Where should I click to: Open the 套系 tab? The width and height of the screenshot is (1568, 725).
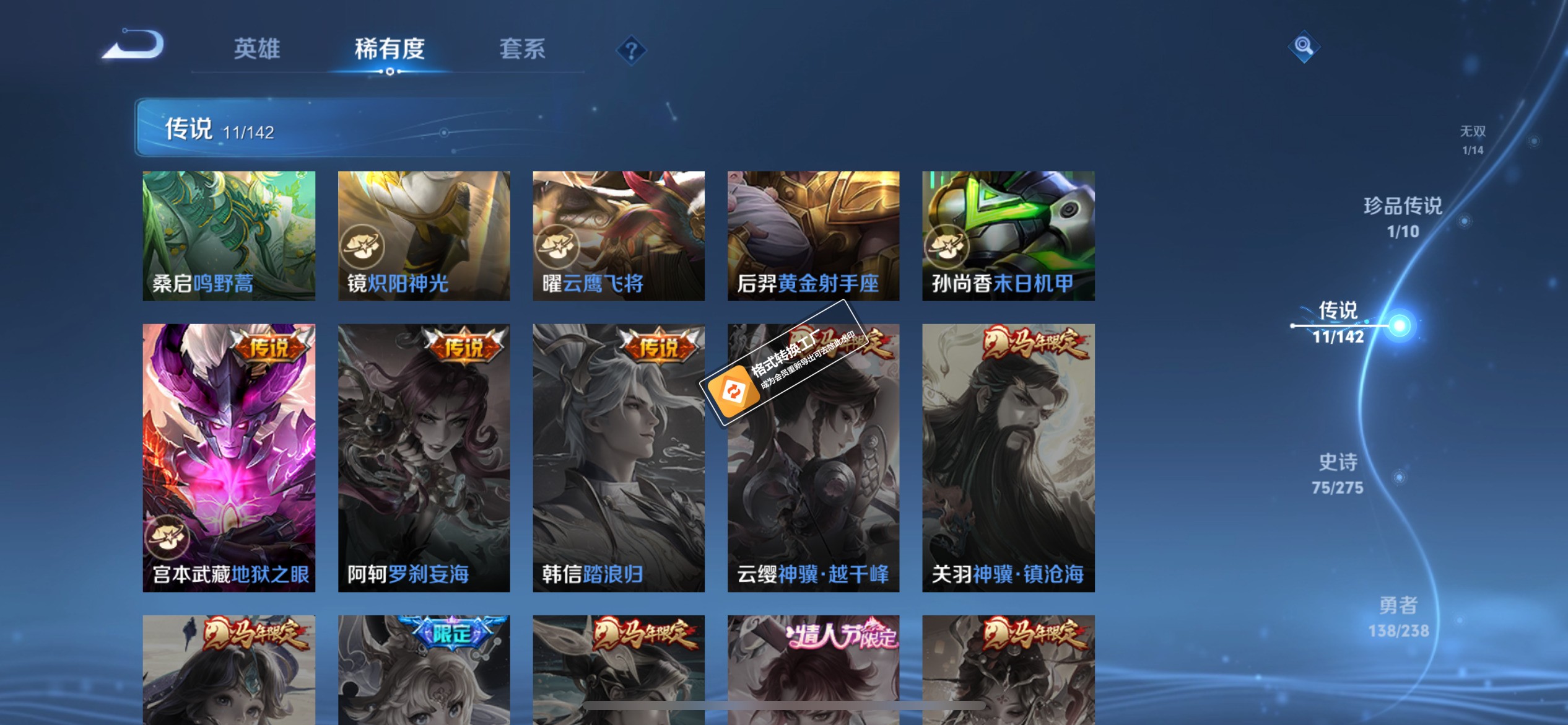pos(523,50)
